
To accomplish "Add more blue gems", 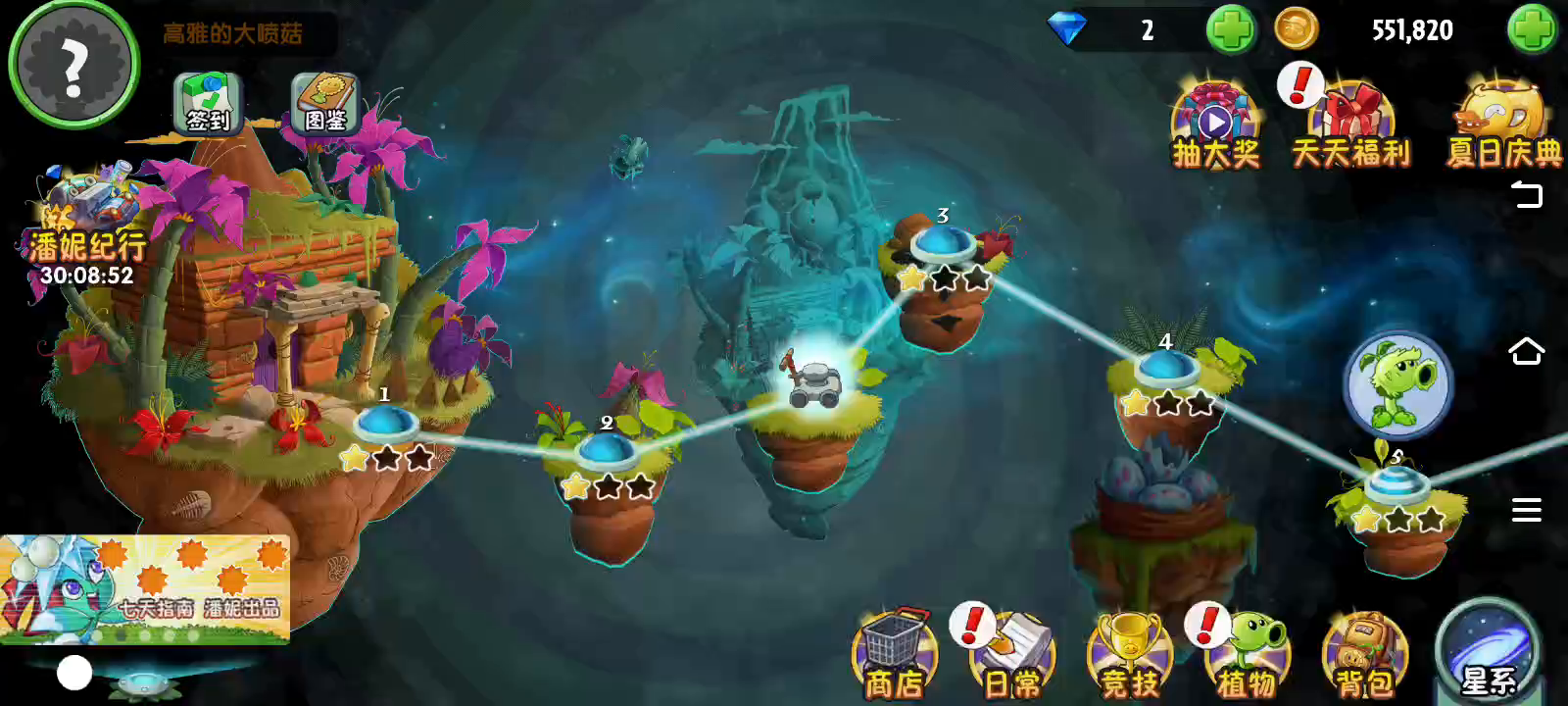I will [x=1230, y=29].
